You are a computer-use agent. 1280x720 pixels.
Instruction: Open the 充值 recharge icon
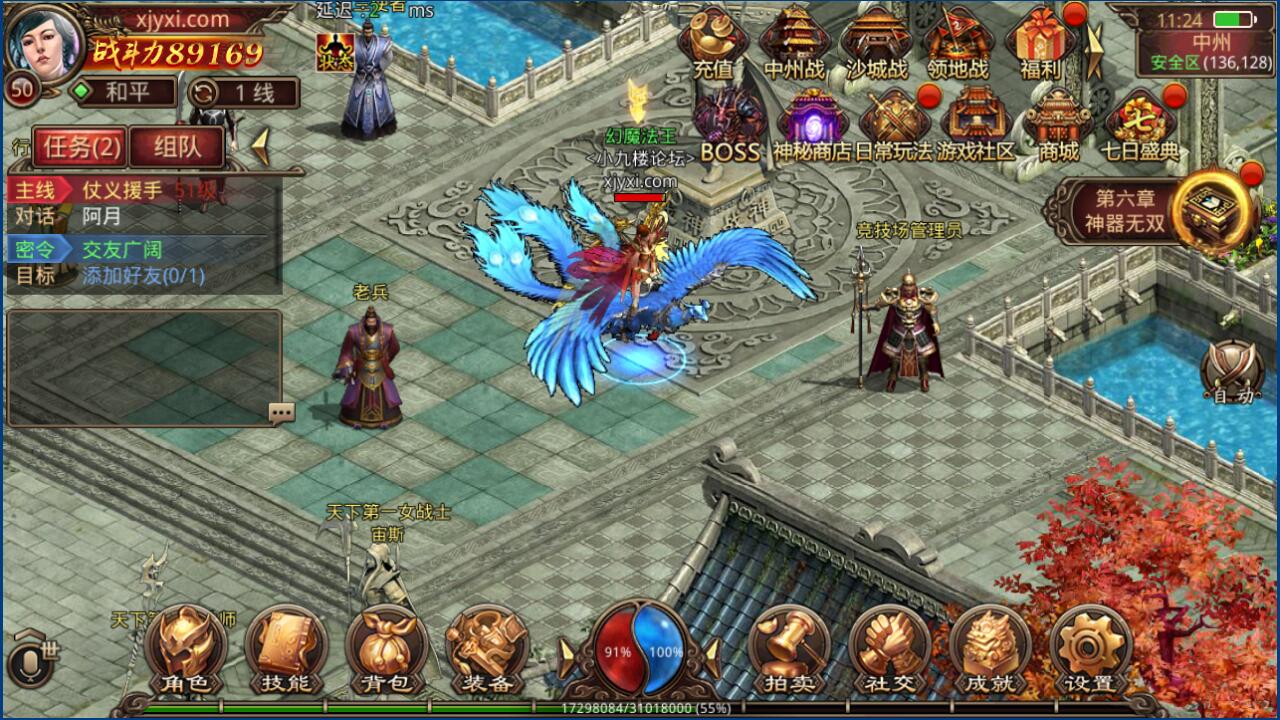tap(712, 45)
